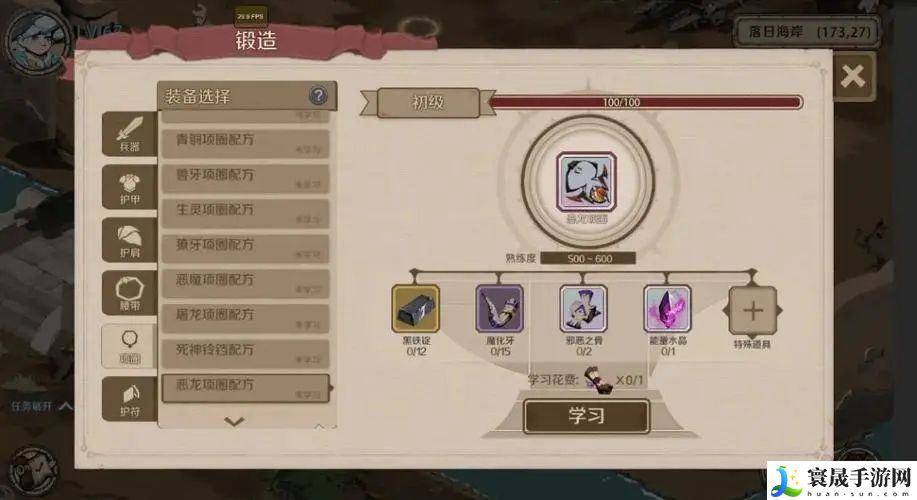Screen dimensions: 917x500
Task: Open the equipment selection help icon
Action: point(318,96)
